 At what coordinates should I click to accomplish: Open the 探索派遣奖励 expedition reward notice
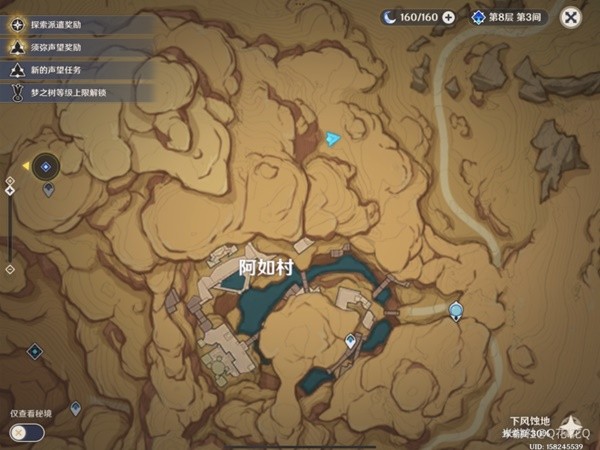pos(70,21)
